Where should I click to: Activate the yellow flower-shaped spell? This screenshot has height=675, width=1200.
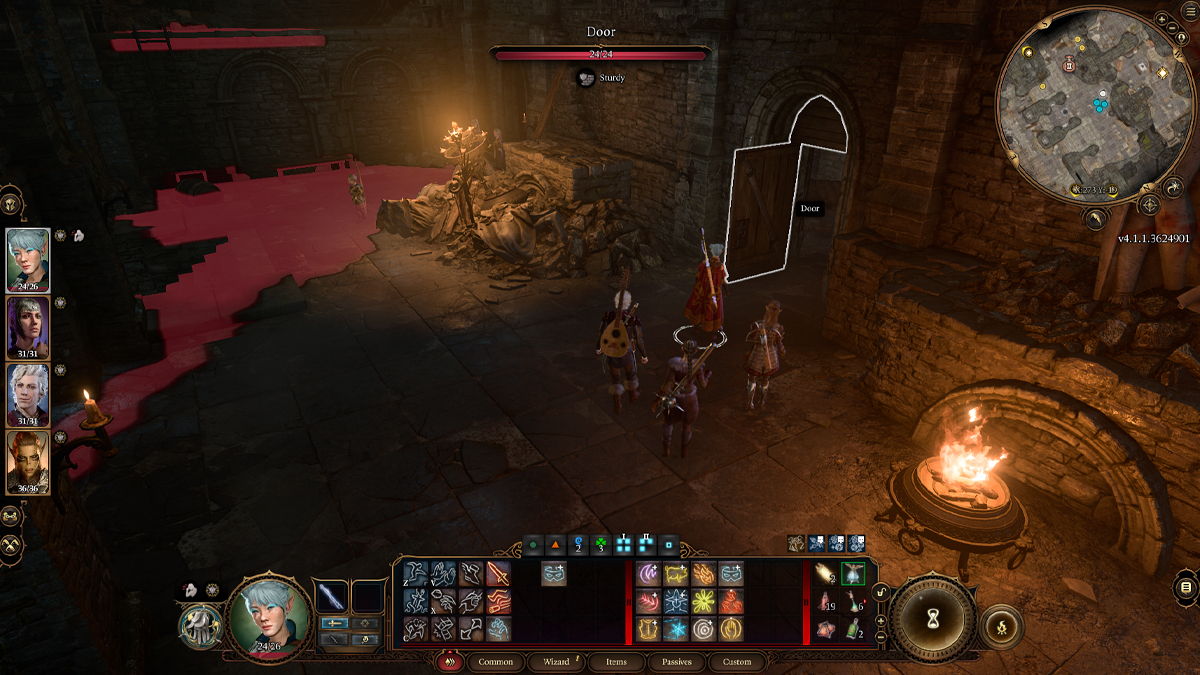[702, 601]
